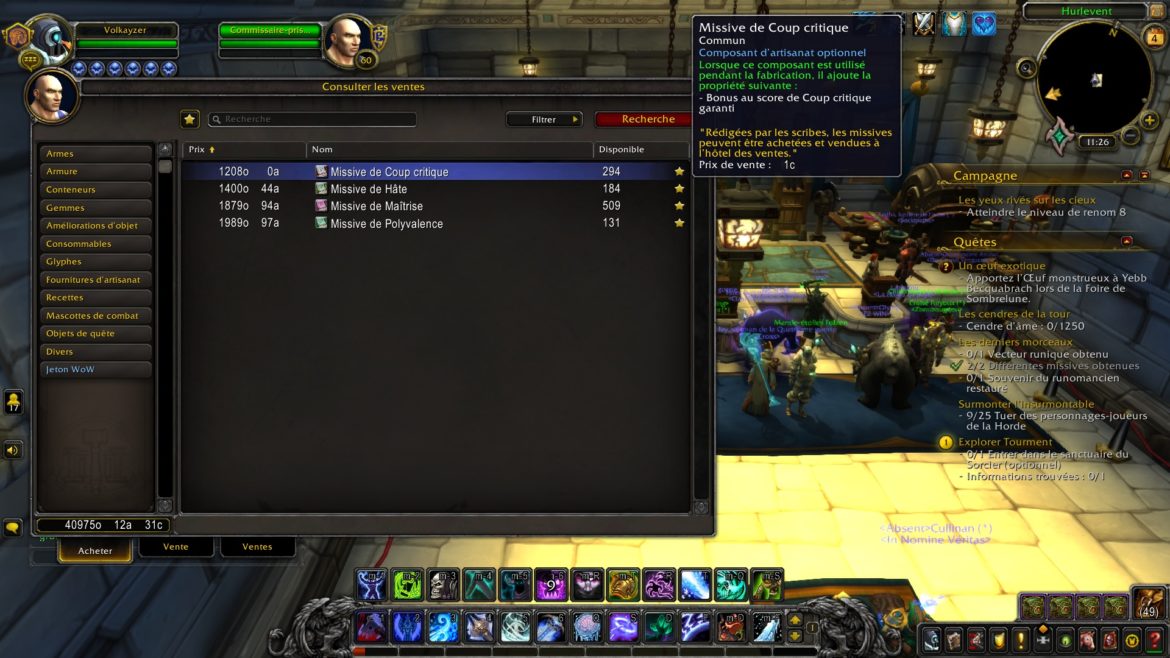
Task: Switch to the Vente tab
Action: coord(176,547)
